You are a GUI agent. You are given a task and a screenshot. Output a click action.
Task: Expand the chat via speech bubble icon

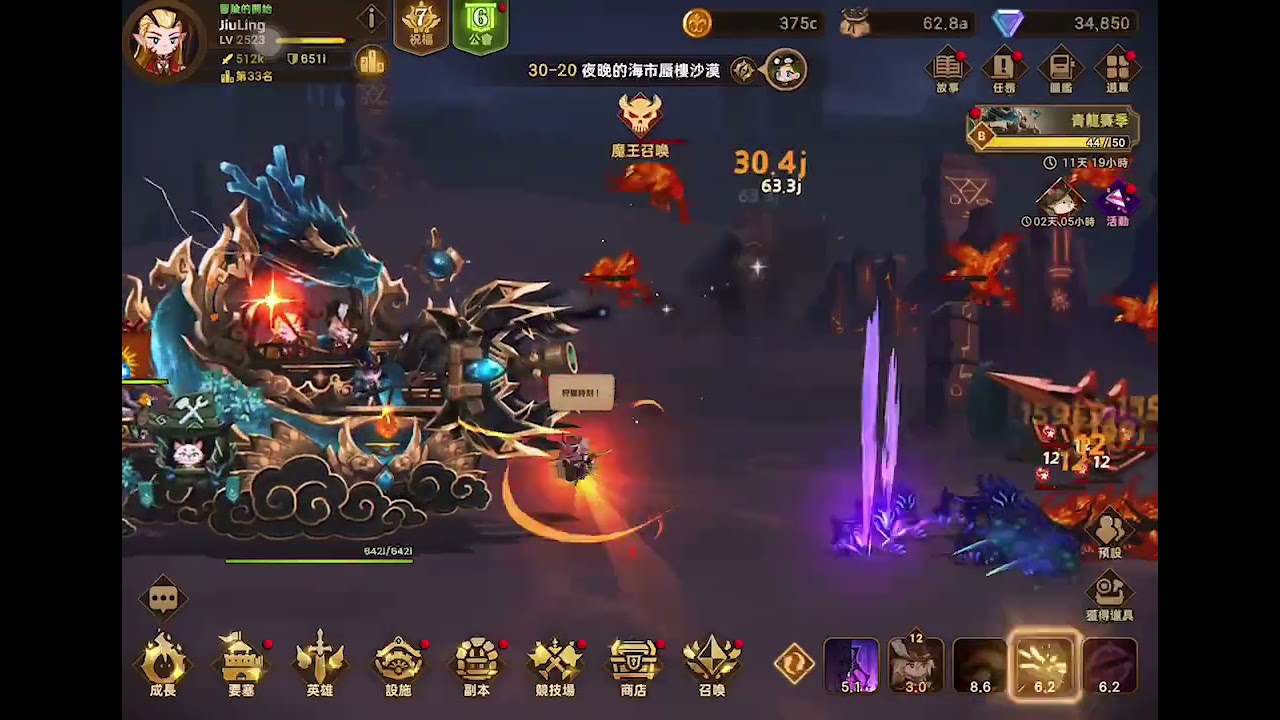click(x=162, y=598)
